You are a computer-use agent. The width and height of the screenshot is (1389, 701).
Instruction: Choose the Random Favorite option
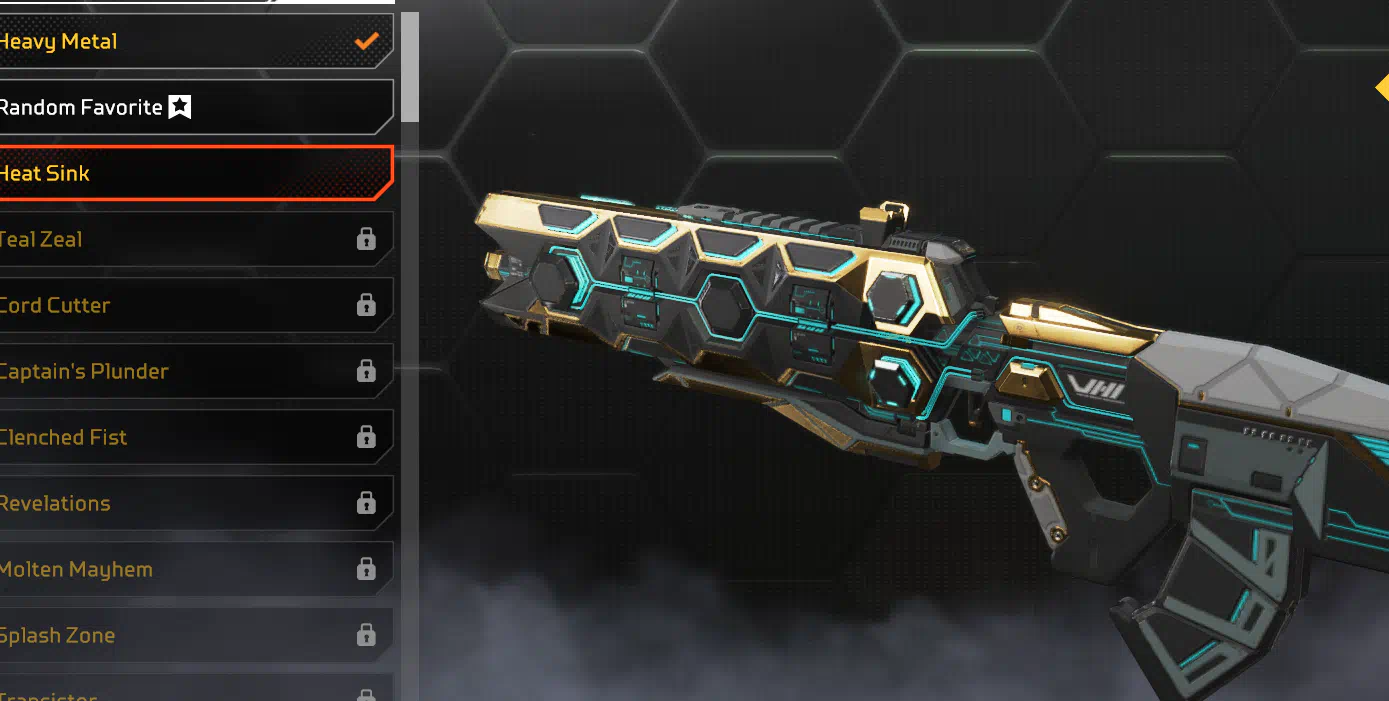(190, 107)
